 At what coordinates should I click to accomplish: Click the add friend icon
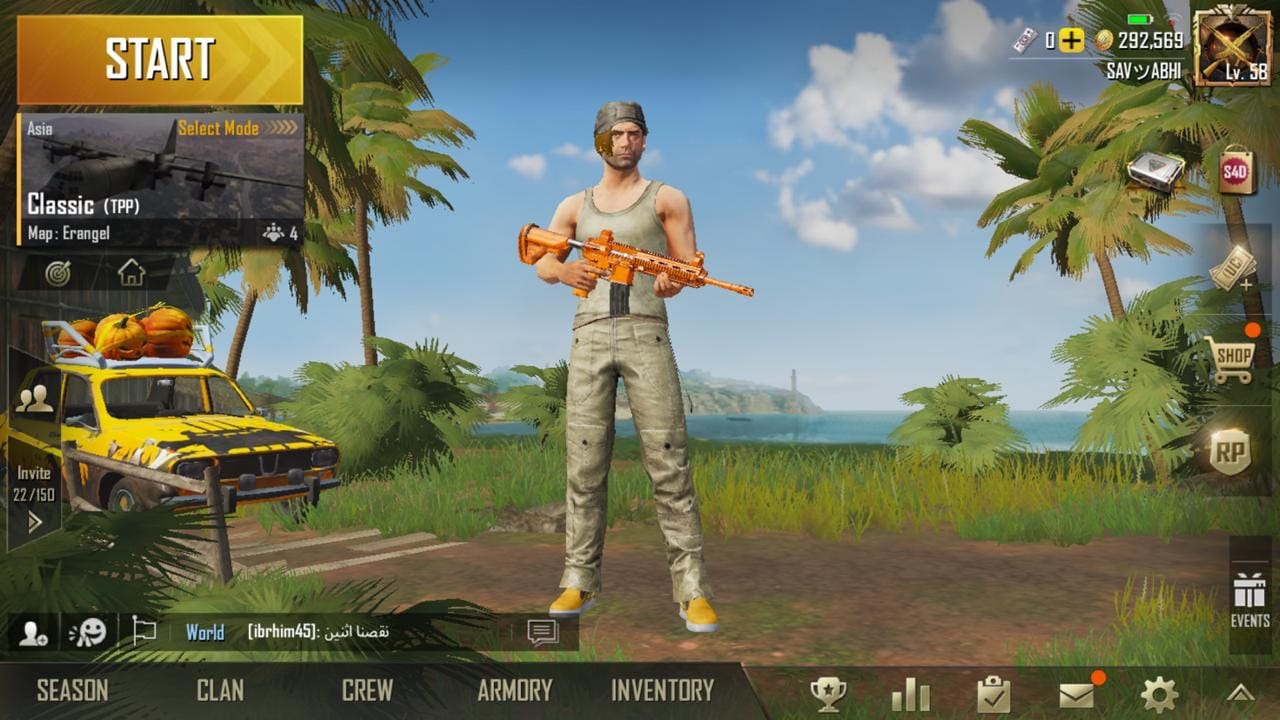(x=32, y=633)
